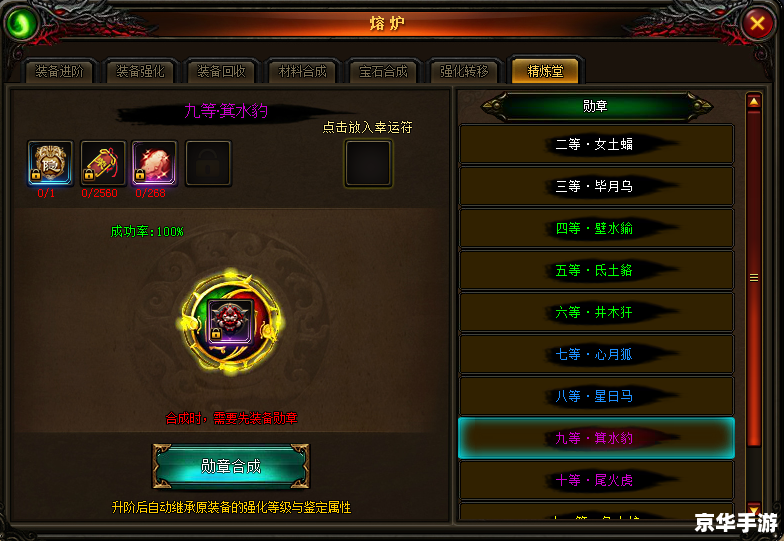The width and height of the screenshot is (784, 541).
Task: Open the 装备强化 tab
Action: [x=140, y=71]
